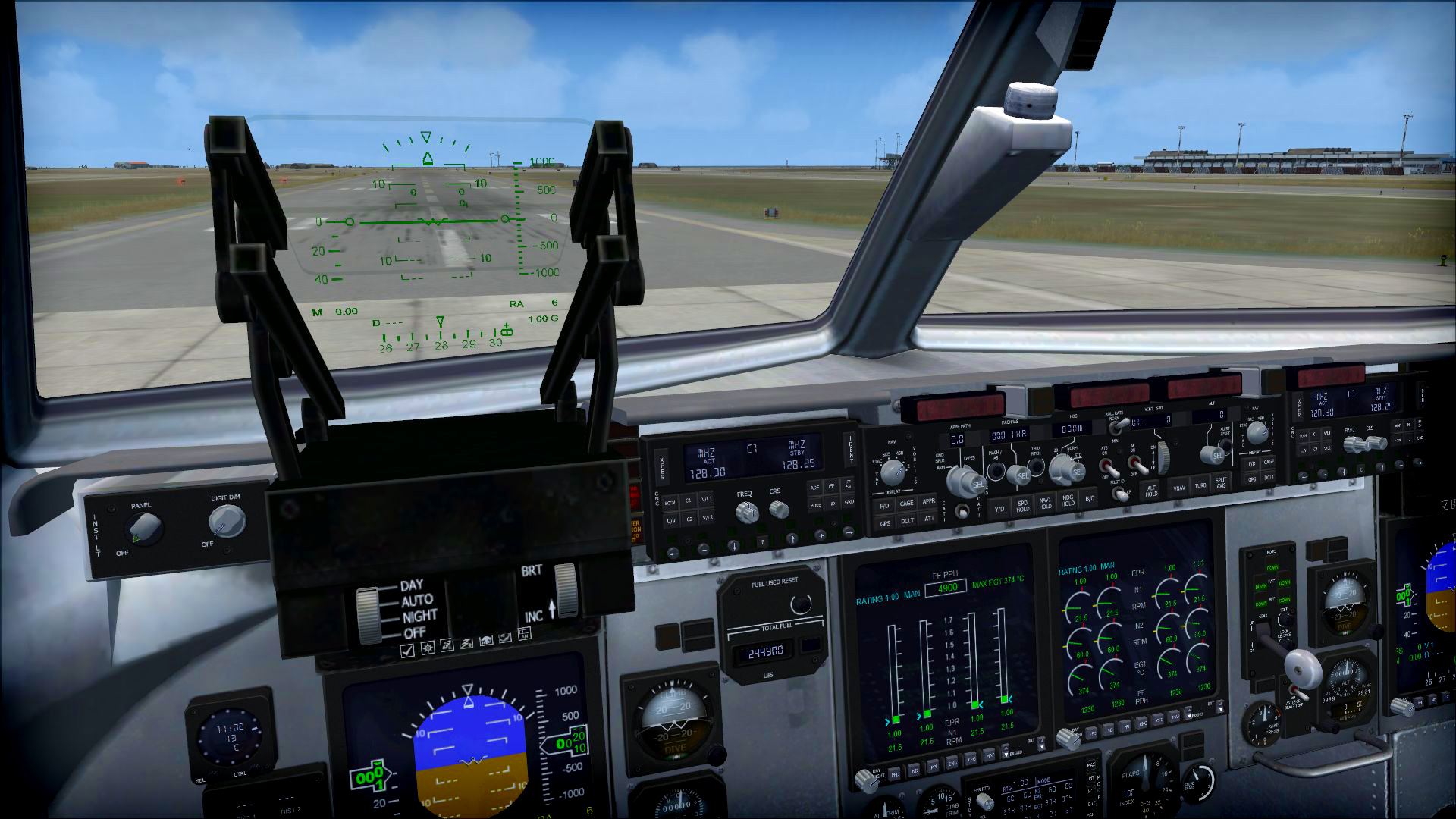Rotate the NAV source selector knob to TAC

click(893, 471)
